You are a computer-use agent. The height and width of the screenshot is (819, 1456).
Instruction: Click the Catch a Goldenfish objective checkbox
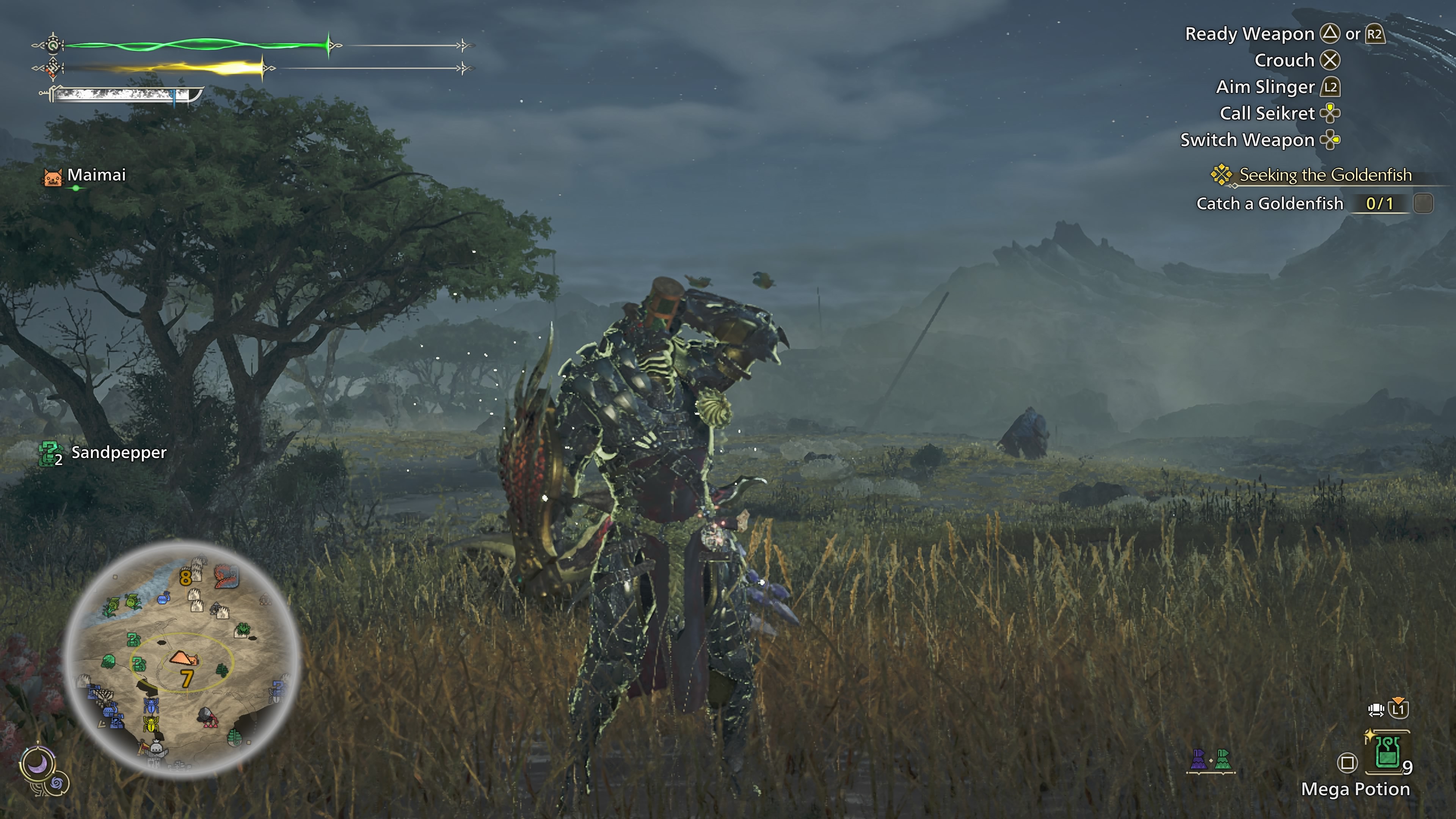1423,204
